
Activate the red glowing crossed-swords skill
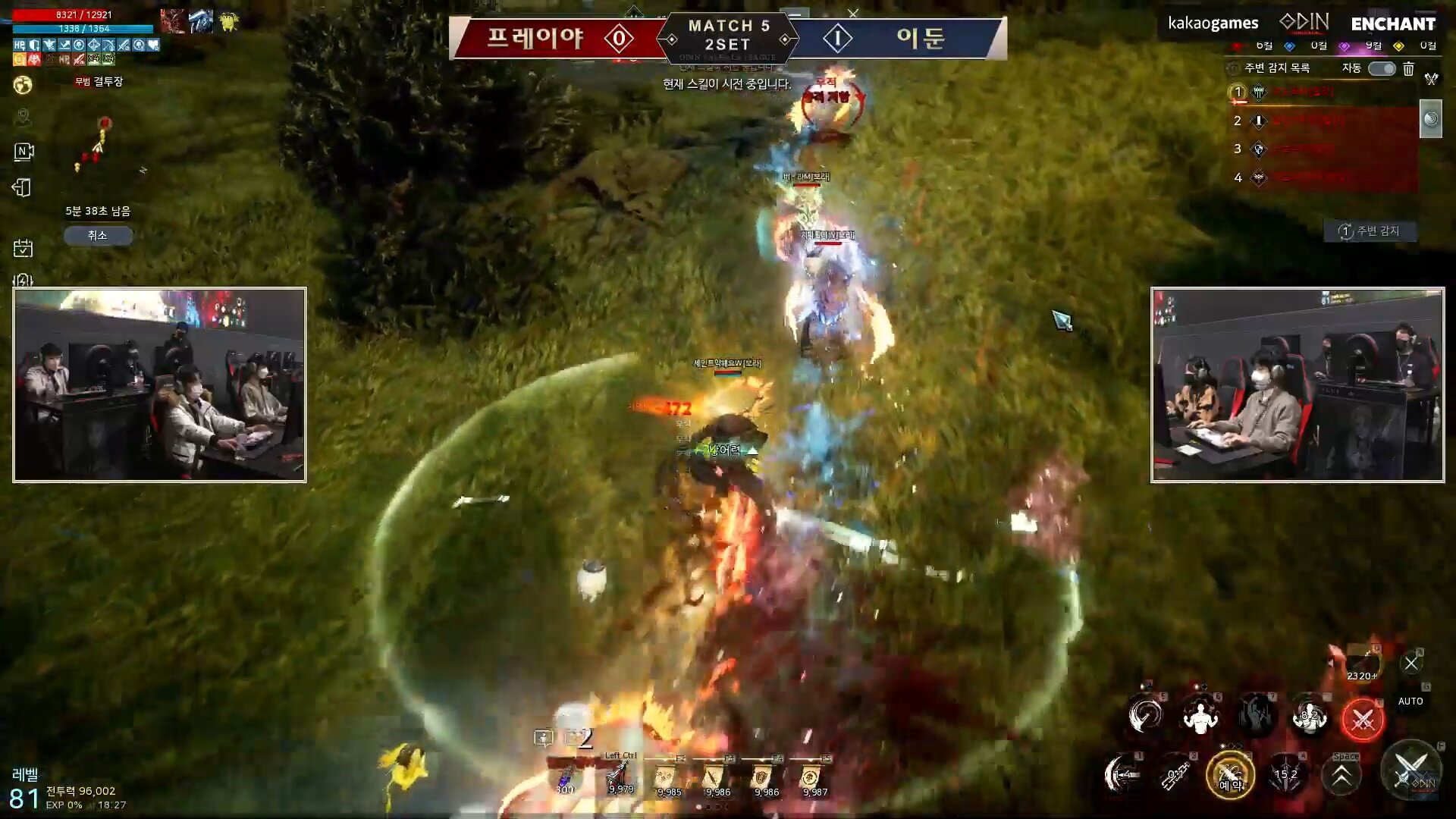tap(1363, 718)
